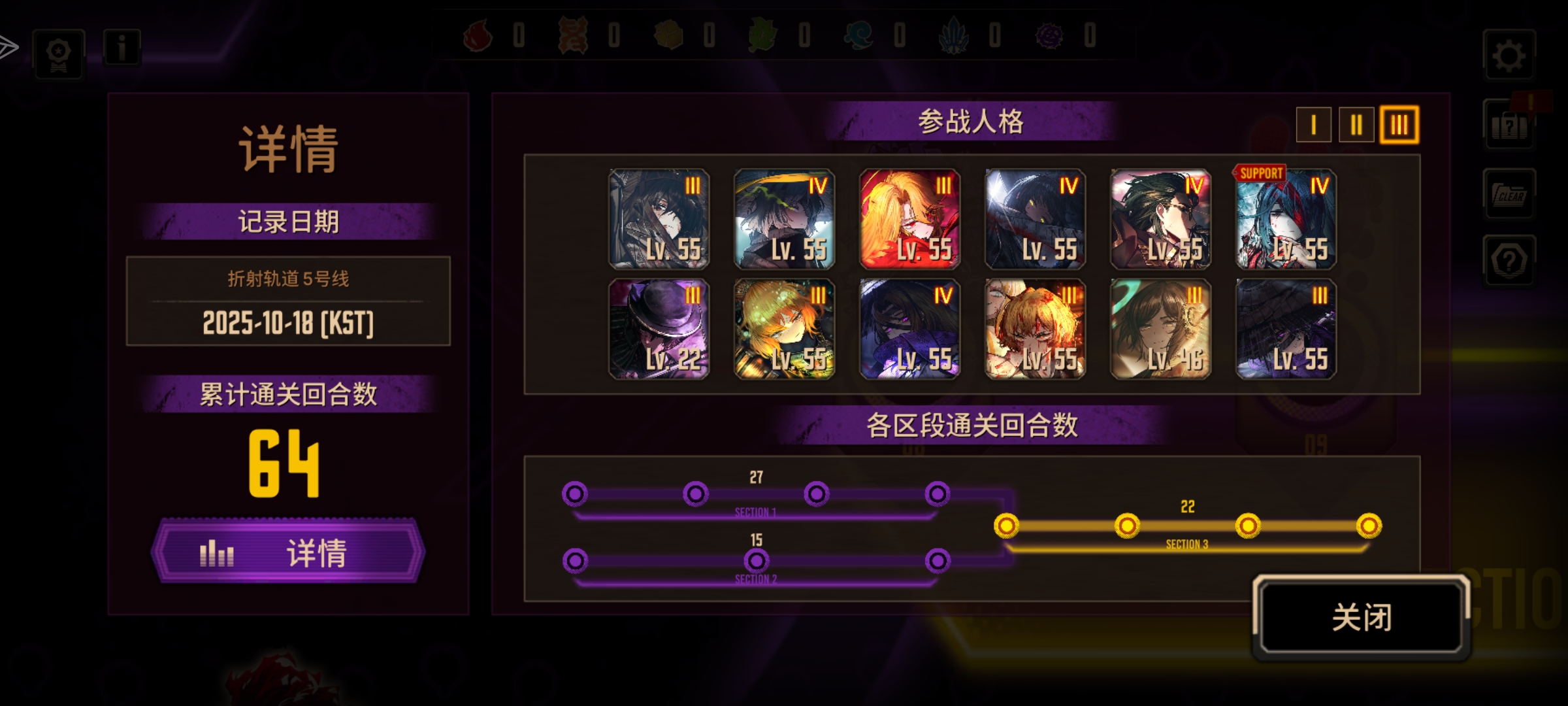Viewport: 1568px width, 706px height.
Task: Click the Section 2 progress bar
Action: (x=758, y=569)
